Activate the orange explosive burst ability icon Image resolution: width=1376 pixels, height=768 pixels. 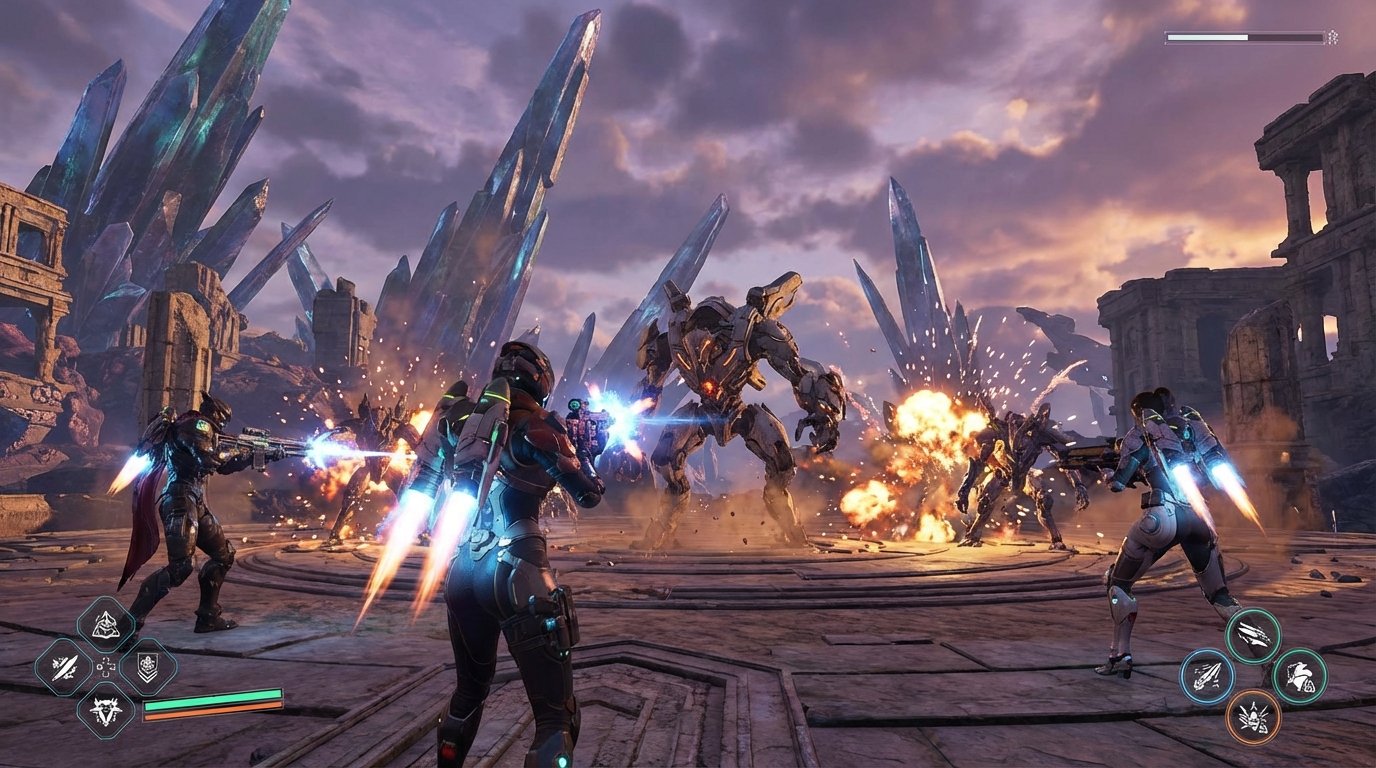coord(1253,718)
